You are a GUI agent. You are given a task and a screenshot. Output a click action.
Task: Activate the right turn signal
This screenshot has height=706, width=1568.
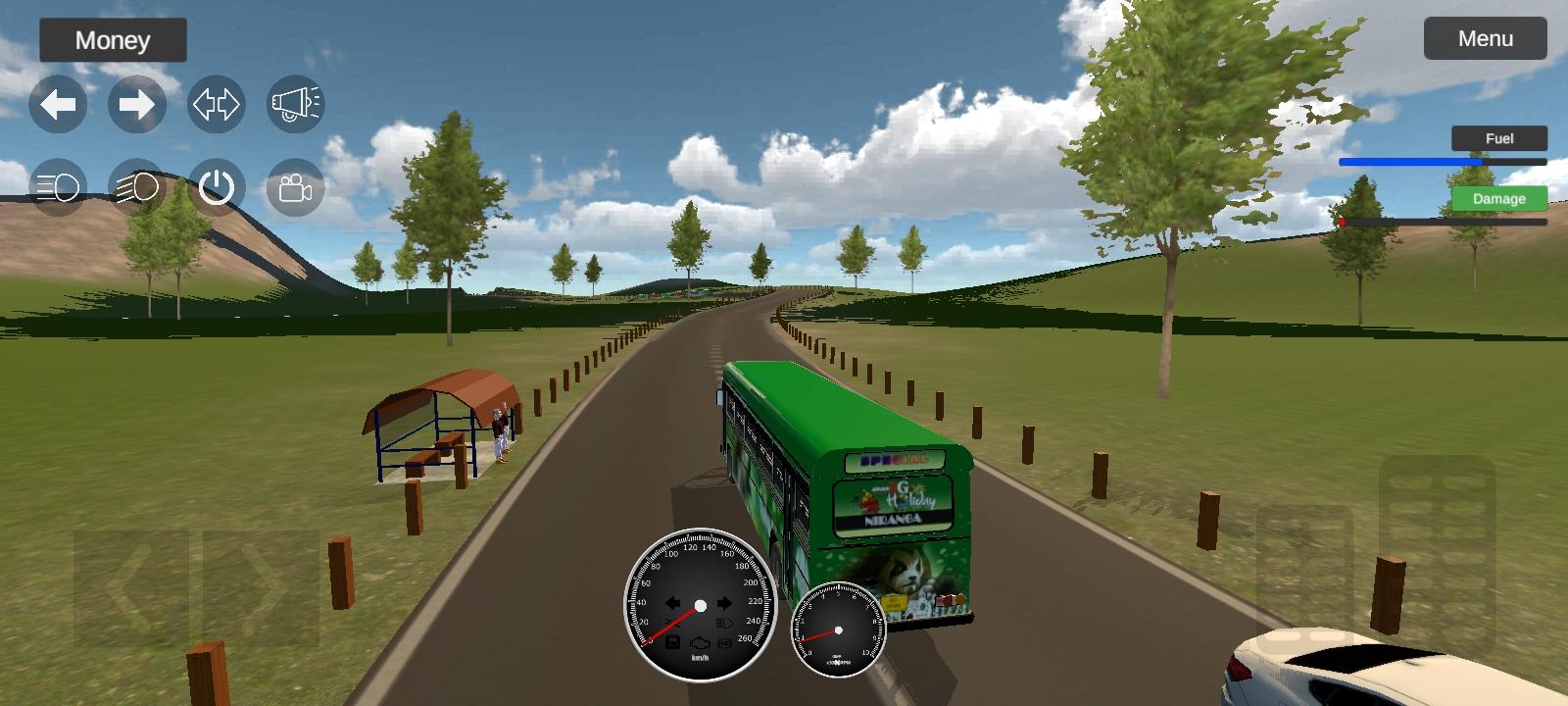[137, 103]
